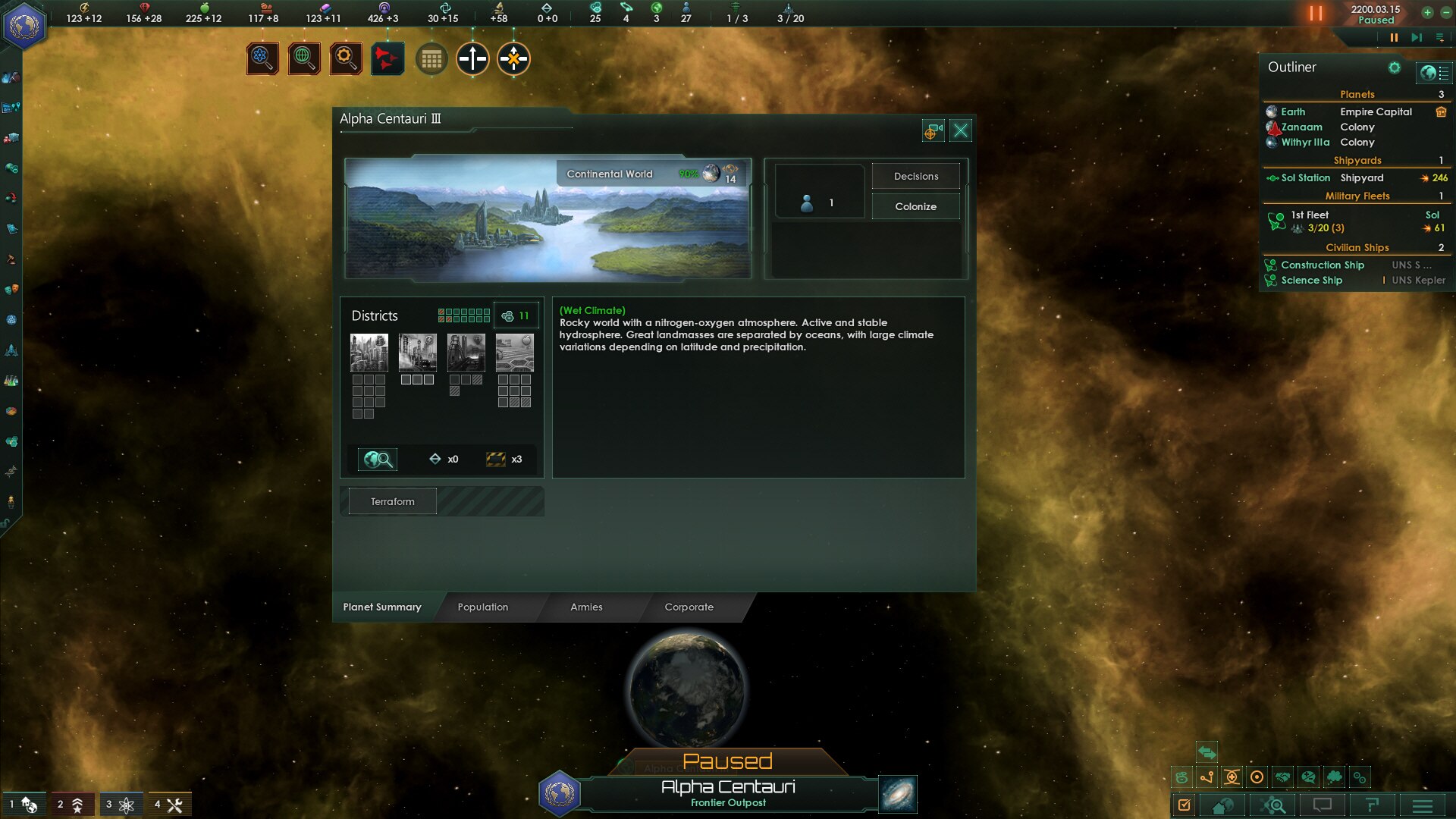The image size is (1456, 819).
Task: Select the Construction Ship entry
Action: point(1322,265)
